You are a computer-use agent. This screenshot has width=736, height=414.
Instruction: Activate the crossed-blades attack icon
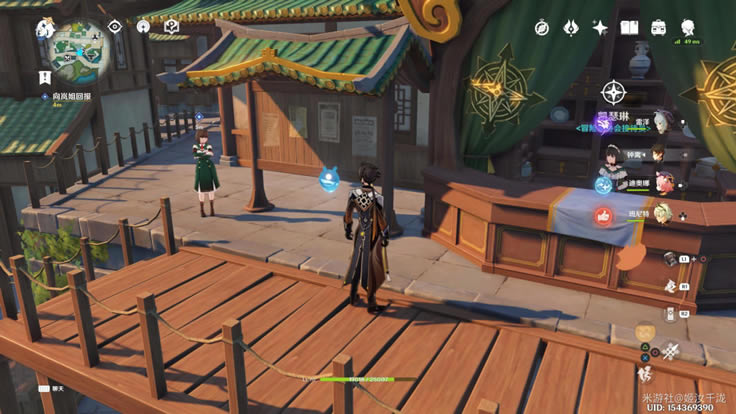[x=669, y=350]
